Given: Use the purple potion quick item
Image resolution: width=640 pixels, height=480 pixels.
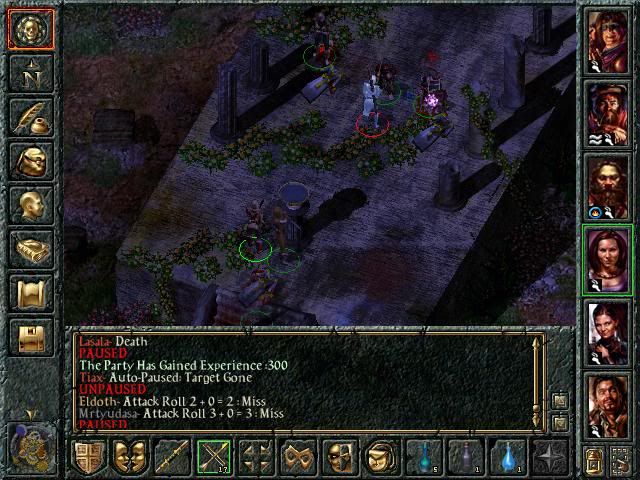Looking at the screenshot, I should tap(464, 457).
